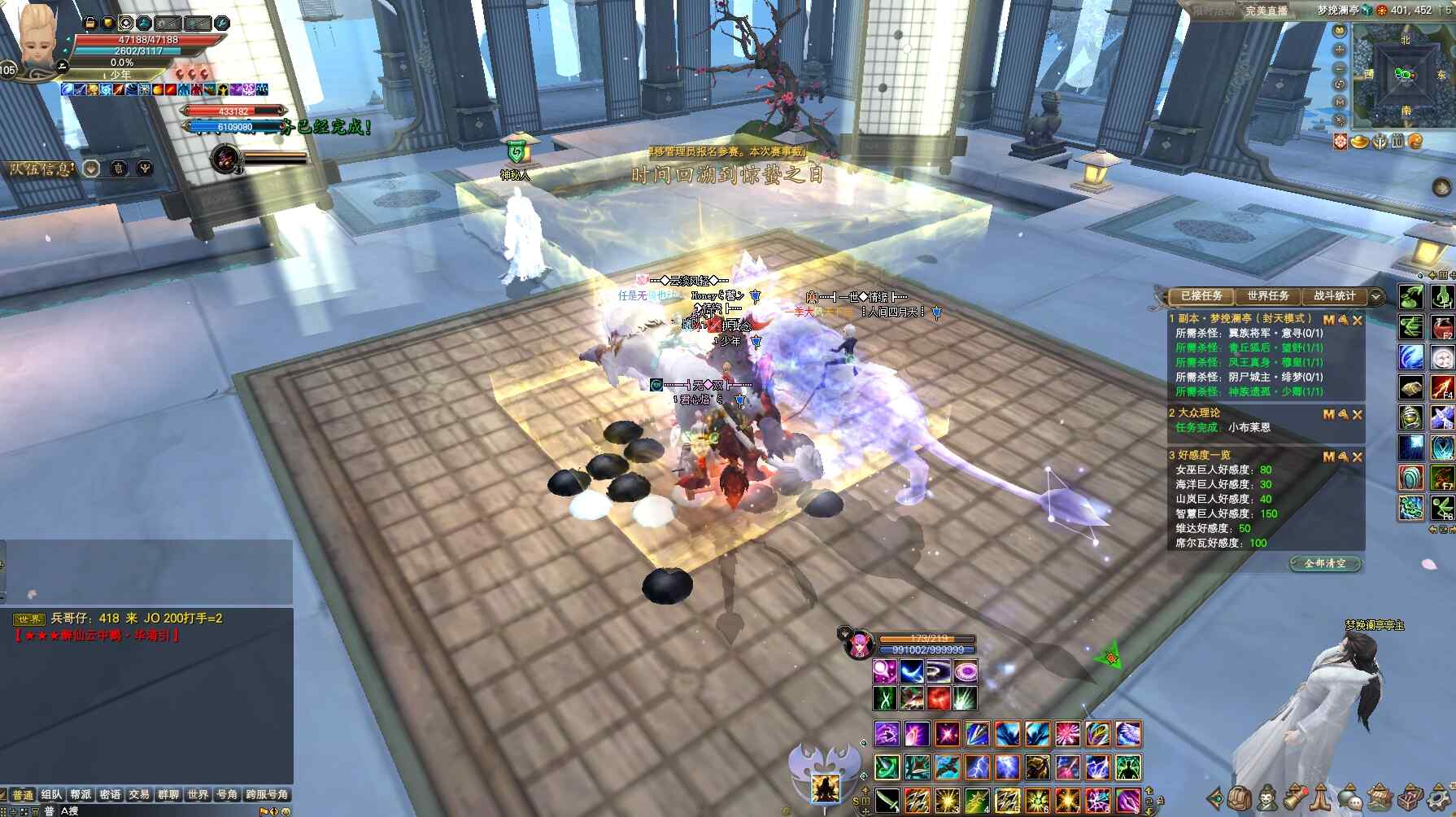This screenshot has width=1456, height=817.
Task: Open the 世界 world chat channel
Action: point(197,794)
